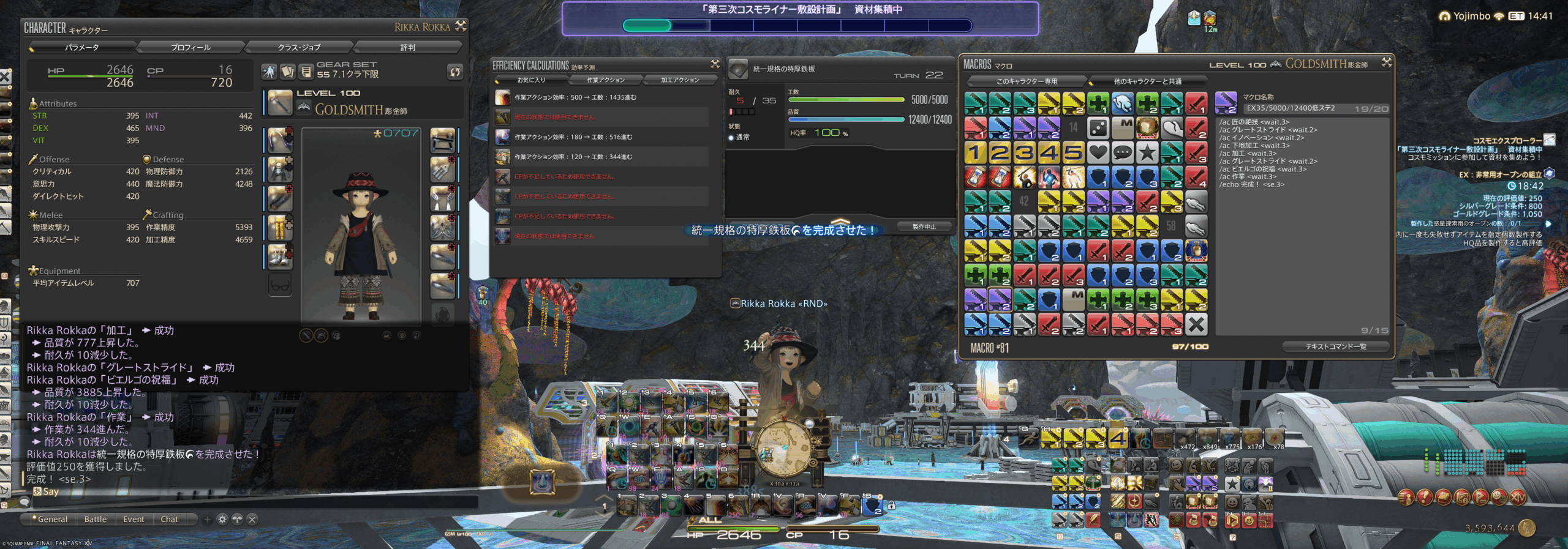Edit the macro name field

(1295, 108)
